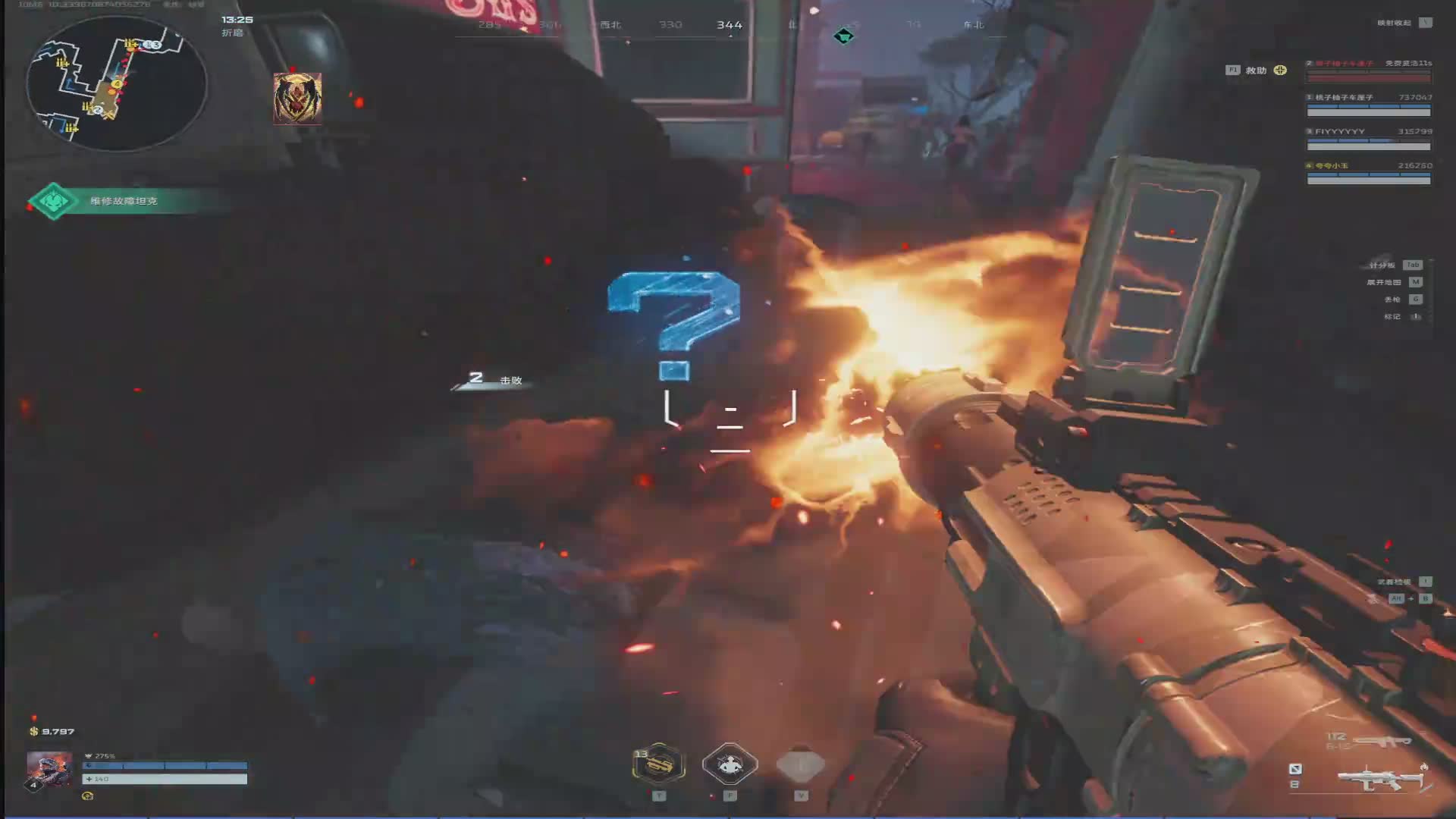This screenshot has height=819, width=1456.
Task: Select the downed teammate row in red
Action: pyautogui.click(x=1369, y=70)
